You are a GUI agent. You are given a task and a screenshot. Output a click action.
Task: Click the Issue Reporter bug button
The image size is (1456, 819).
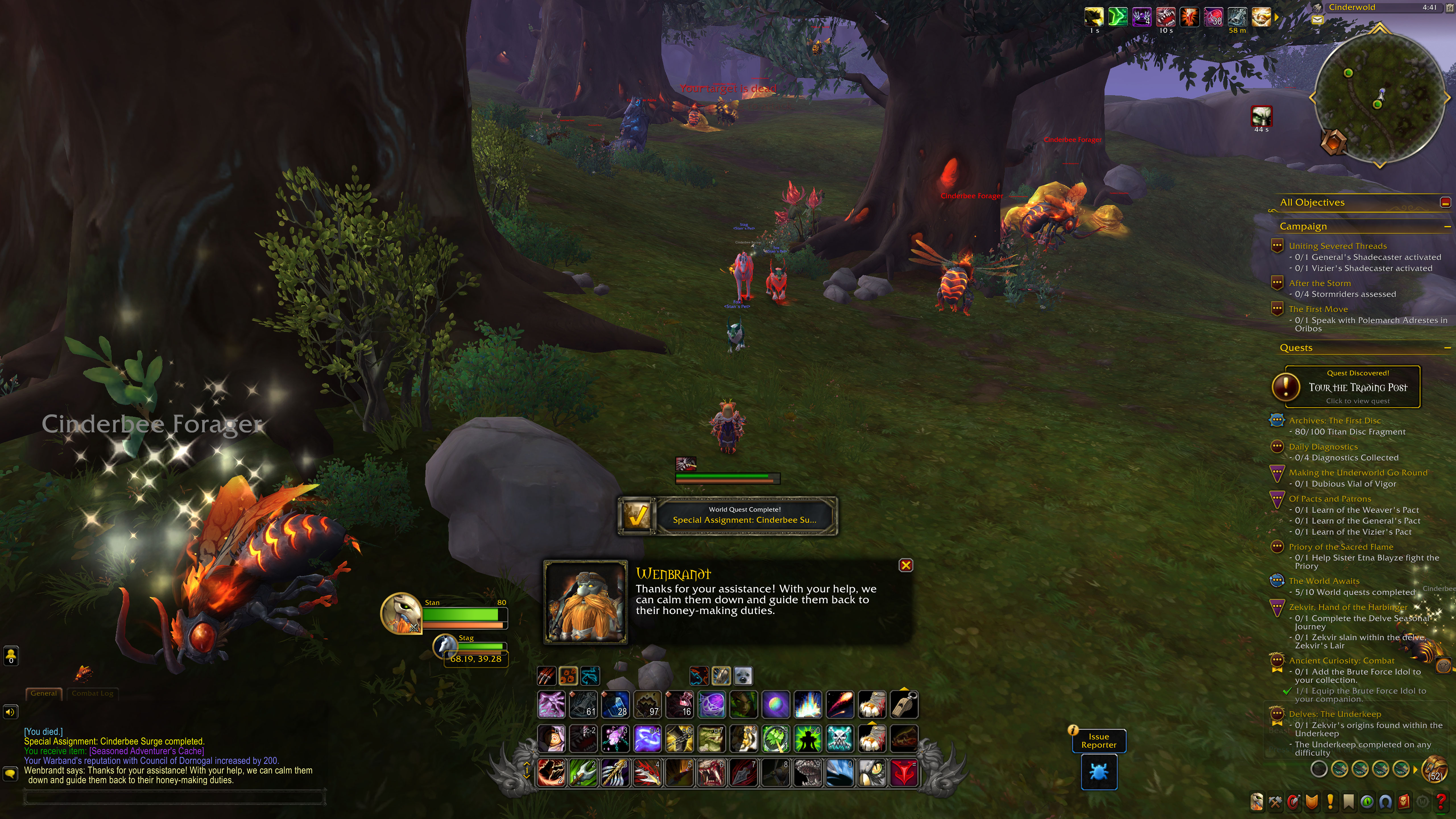tap(1098, 772)
